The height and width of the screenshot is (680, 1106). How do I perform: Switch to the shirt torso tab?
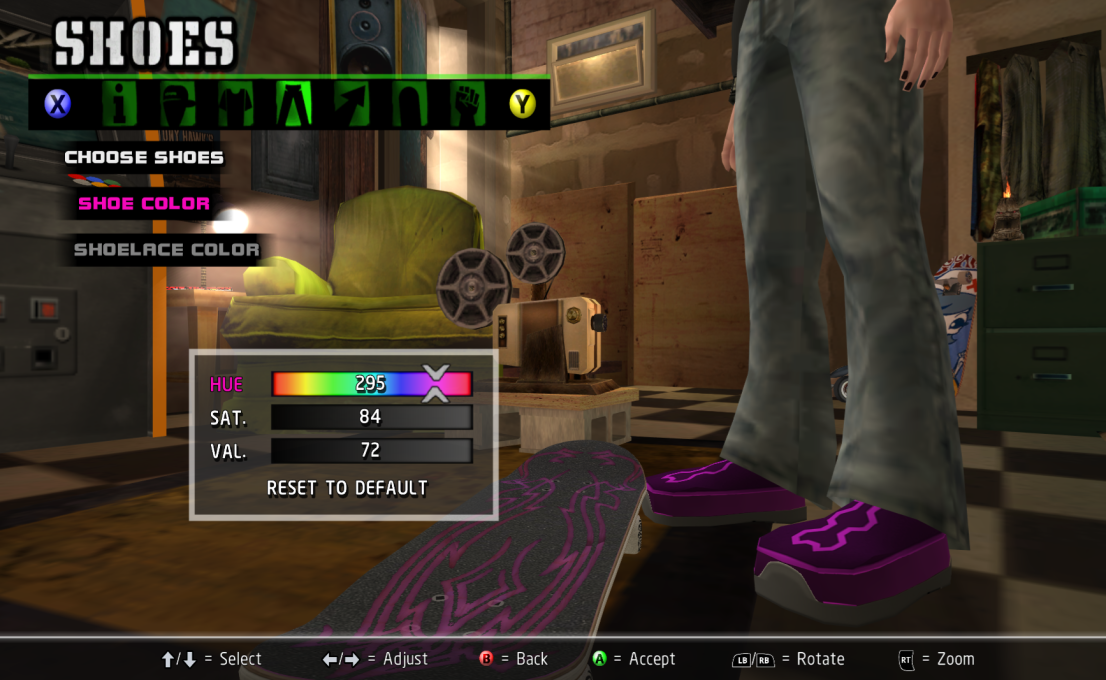click(x=237, y=103)
